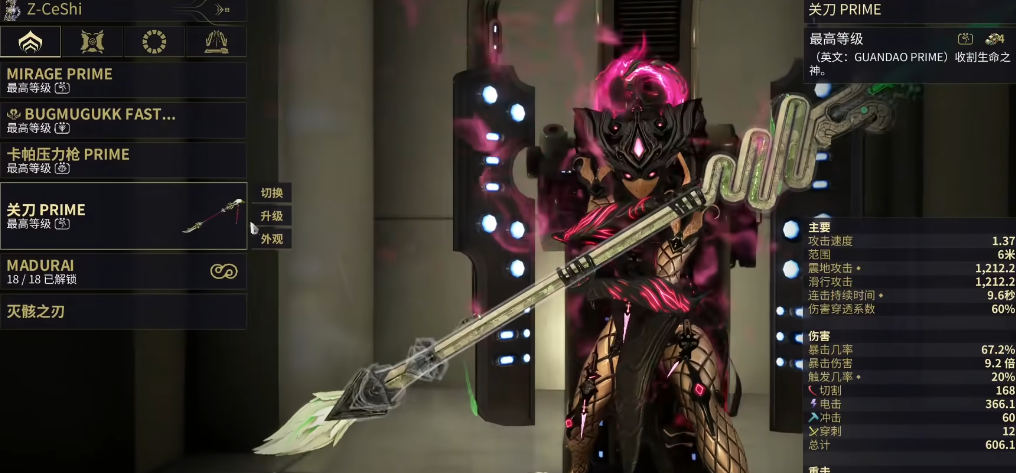Click the 切换 button
Screen dimensions: 1016x473
click(x=272, y=193)
